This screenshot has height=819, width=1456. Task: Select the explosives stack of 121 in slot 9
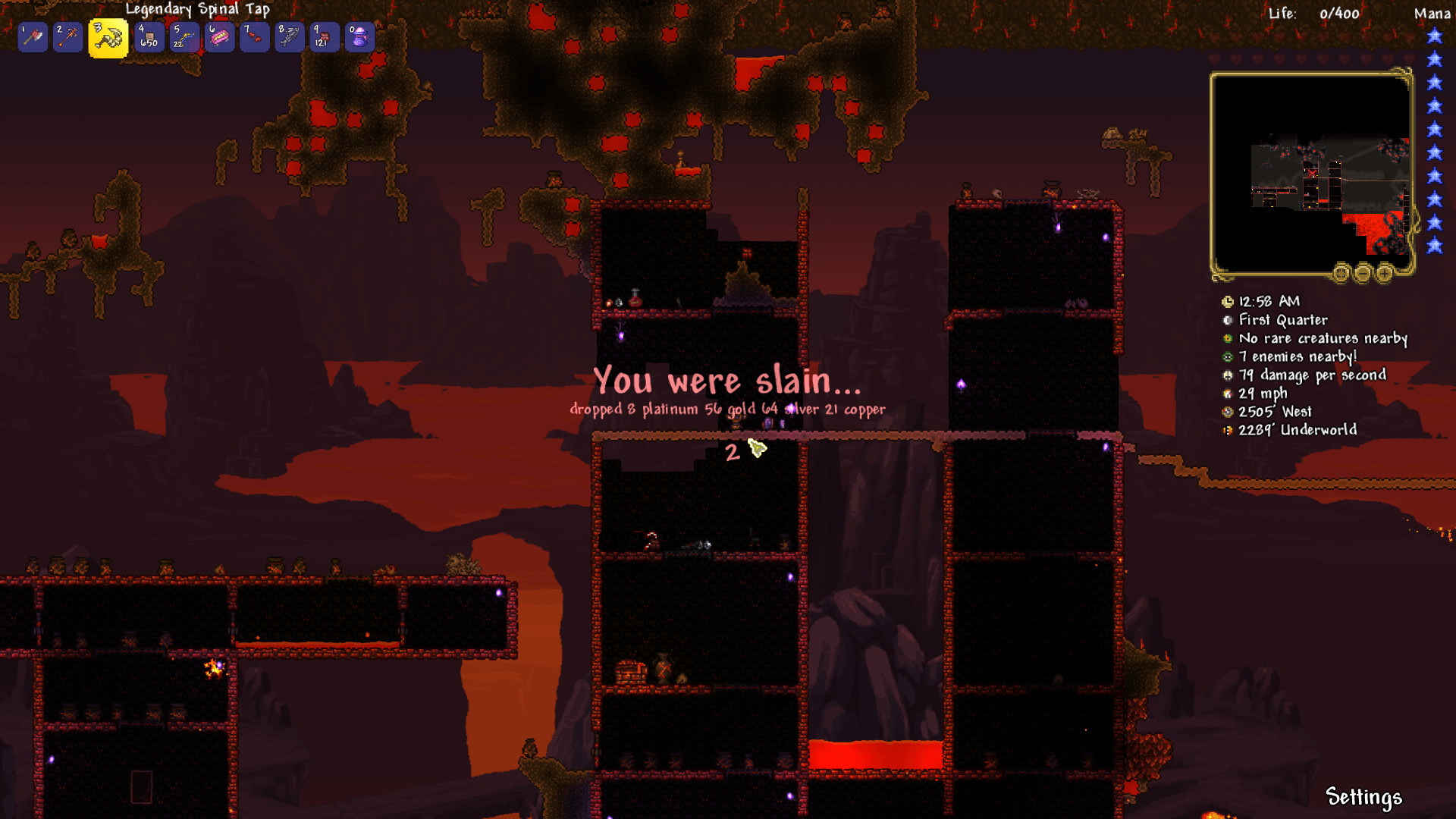click(x=322, y=36)
